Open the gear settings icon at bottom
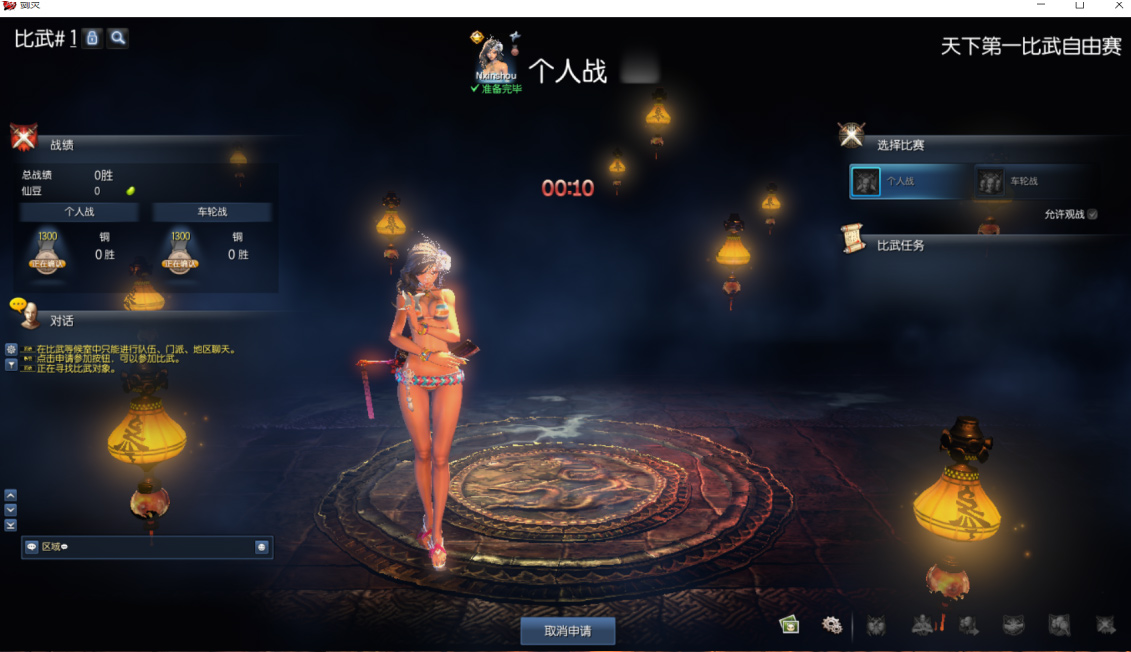The image size is (1131, 652). [831, 625]
